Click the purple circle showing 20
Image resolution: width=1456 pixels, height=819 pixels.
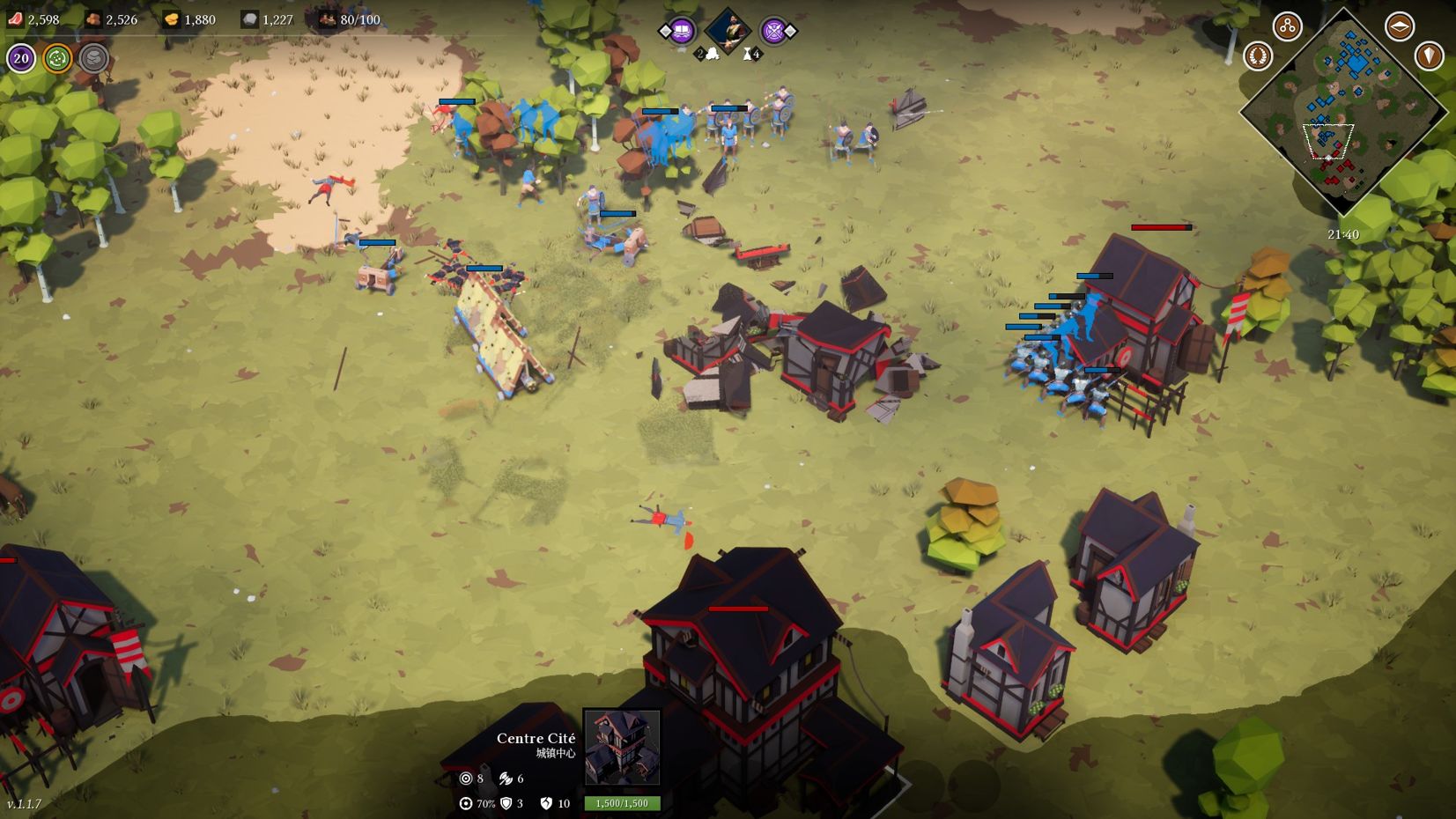point(21,59)
